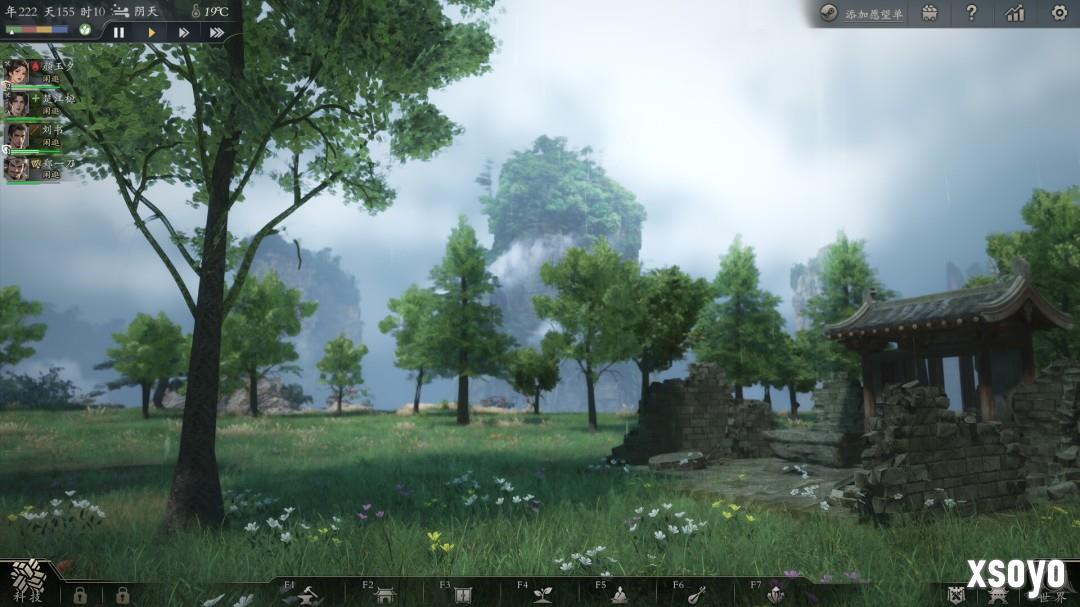1080x607 pixels.
Task: Select the top character portrait
Action: click(16, 71)
